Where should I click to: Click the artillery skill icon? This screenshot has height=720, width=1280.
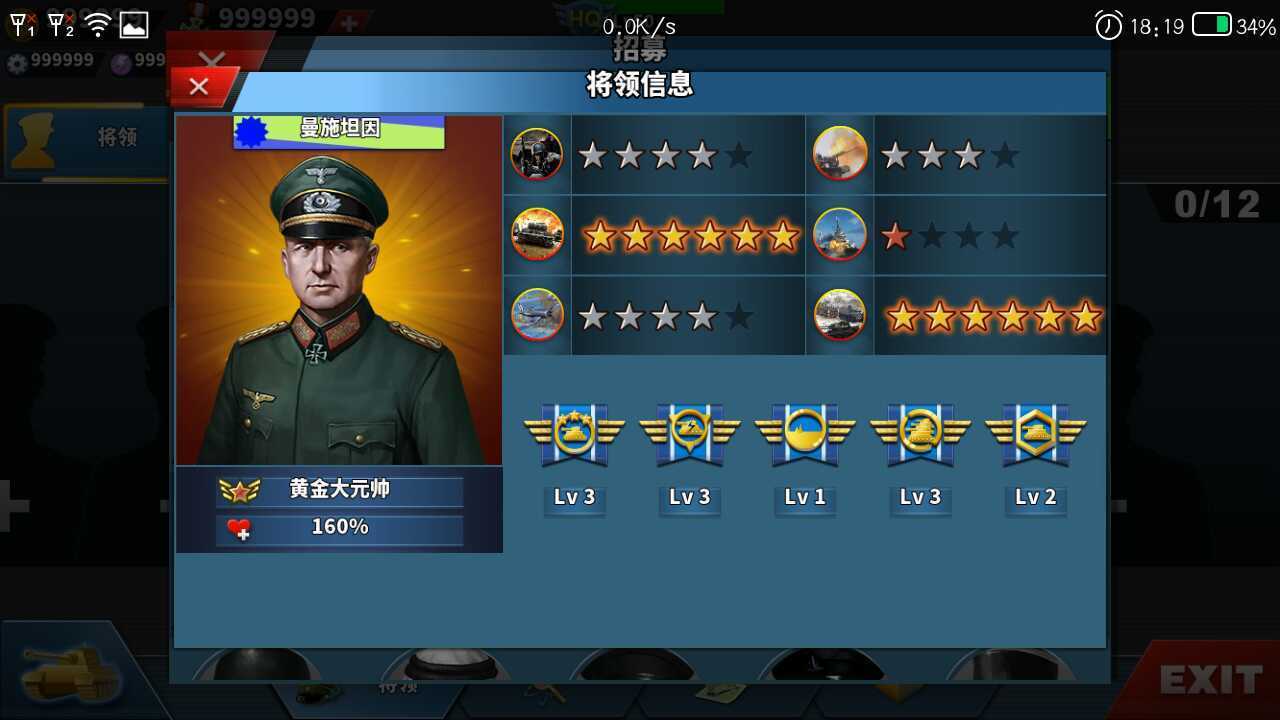(840, 154)
